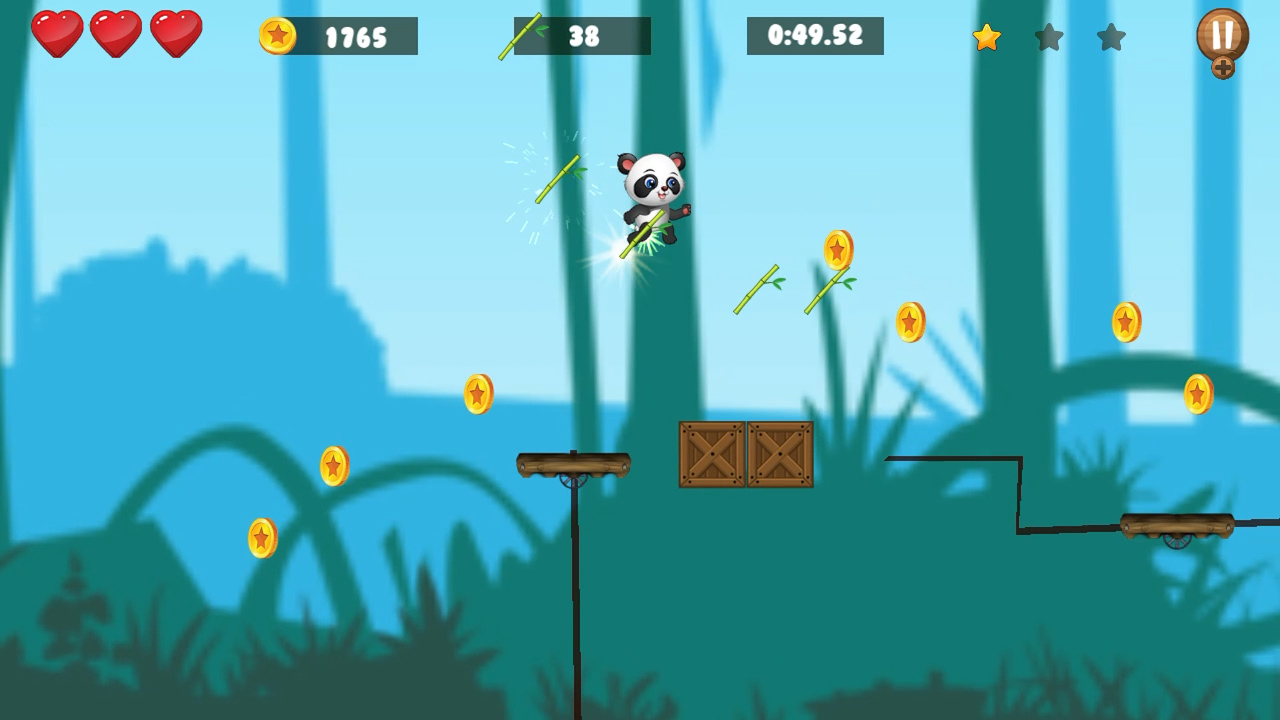The image size is (1280, 720).
Task: Click the bamboo counter showing 38
Action: click(585, 35)
